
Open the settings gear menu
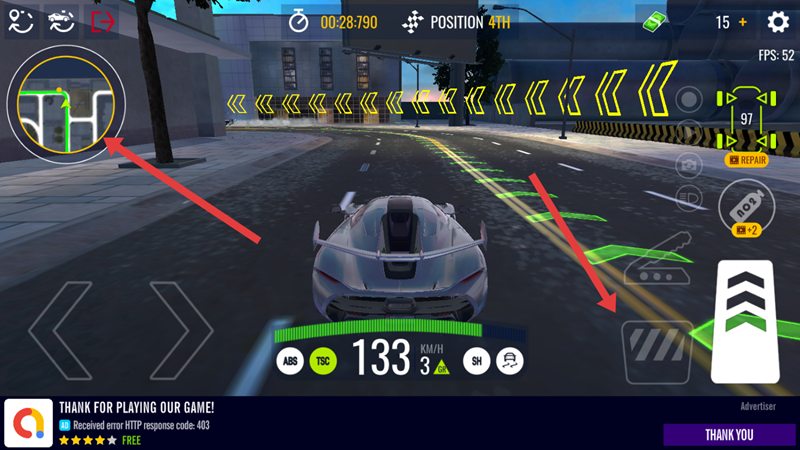tap(778, 22)
